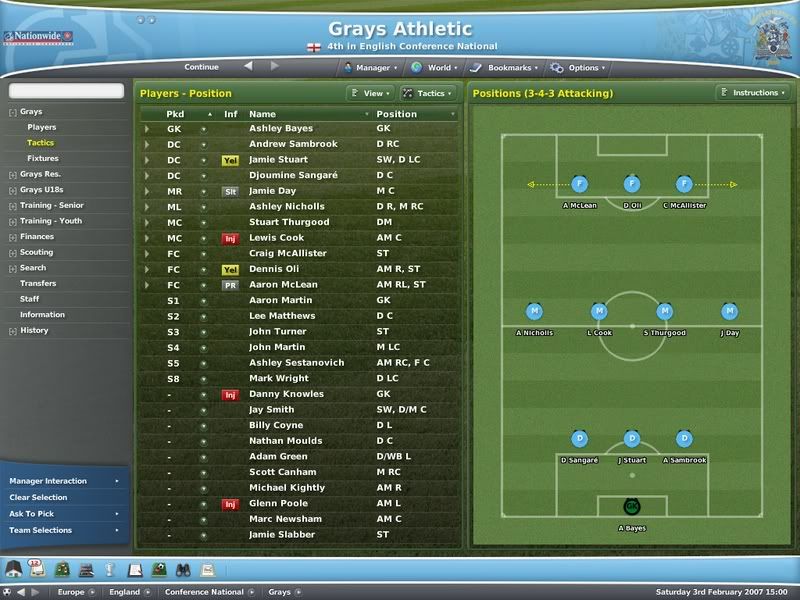Click the Continue button
This screenshot has height=600, width=800.
point(201,67)
